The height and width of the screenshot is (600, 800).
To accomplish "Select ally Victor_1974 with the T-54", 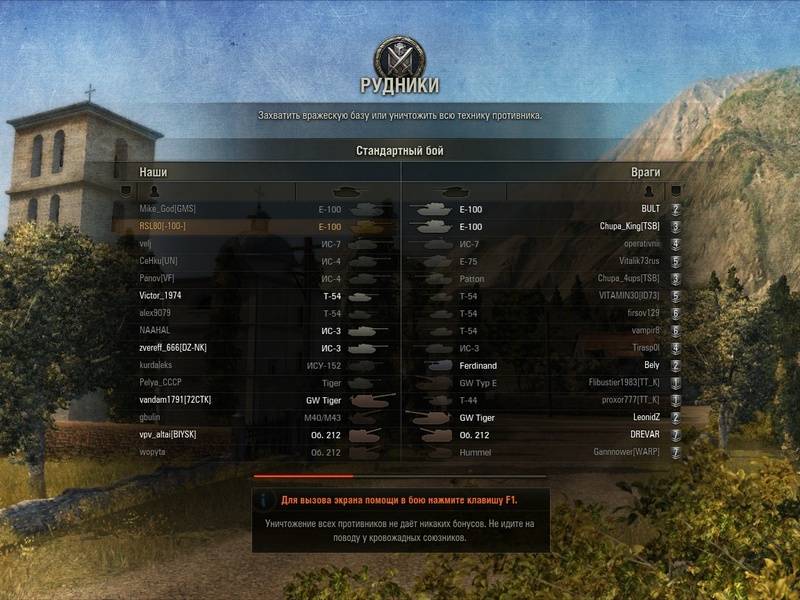I will [160, 296].
